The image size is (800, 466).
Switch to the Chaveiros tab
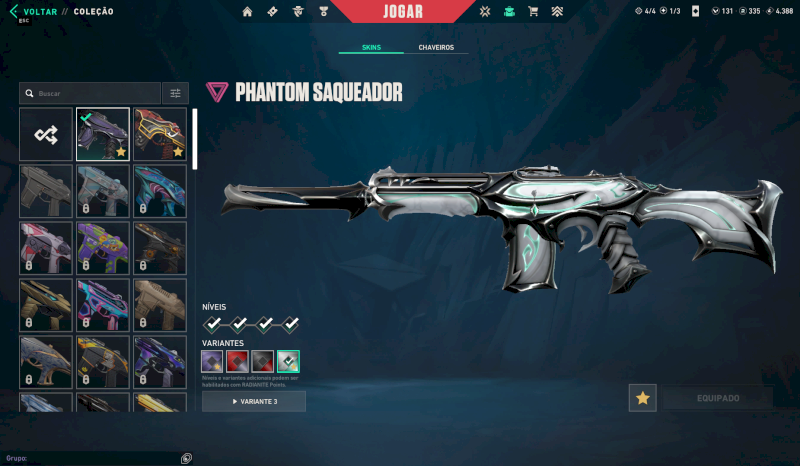(436, 47)
